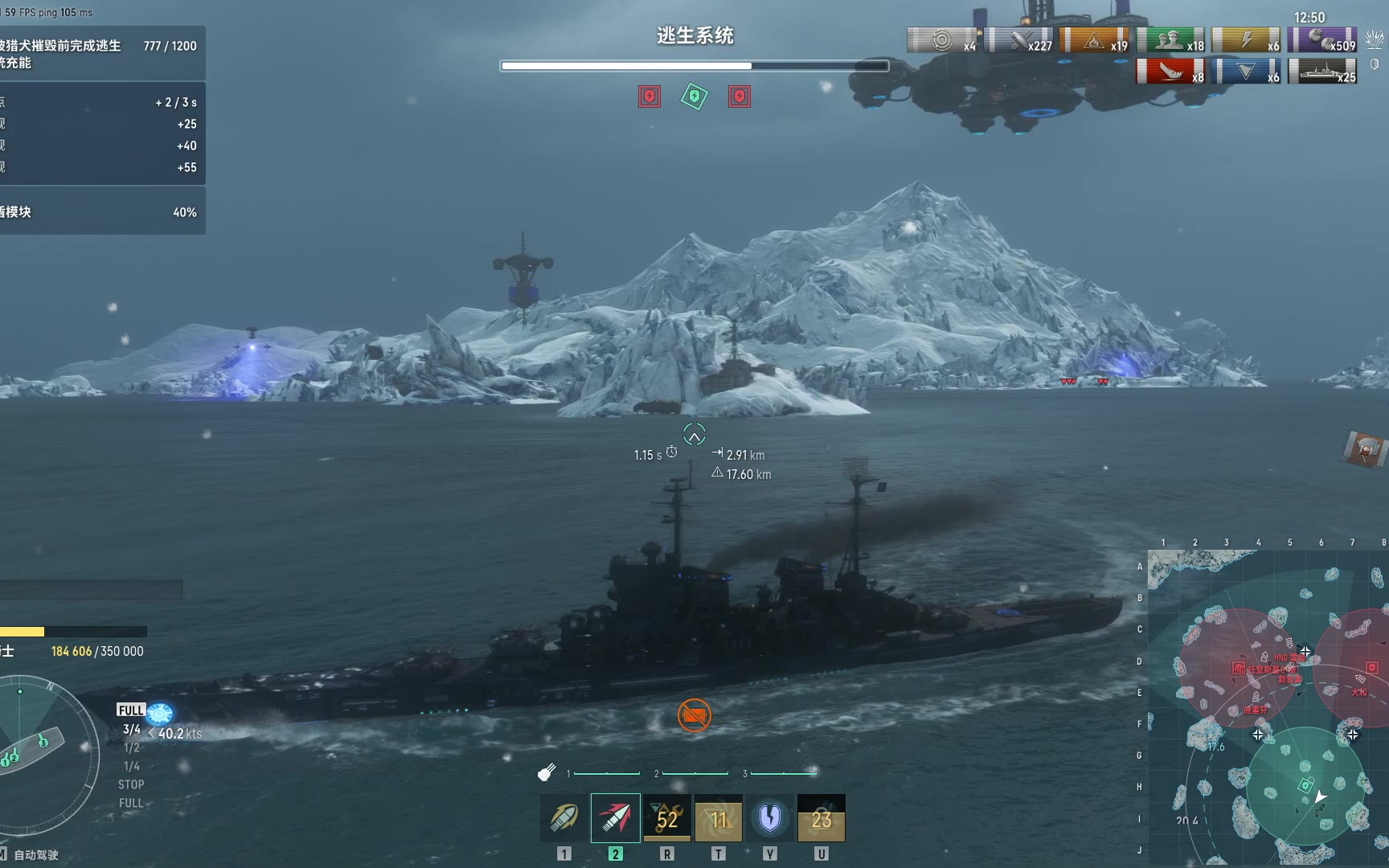Viewport: 1389px width, 868px height.
Task: Select the armor-piercing shell with red arrows
Action: click(x=616, y=818)
